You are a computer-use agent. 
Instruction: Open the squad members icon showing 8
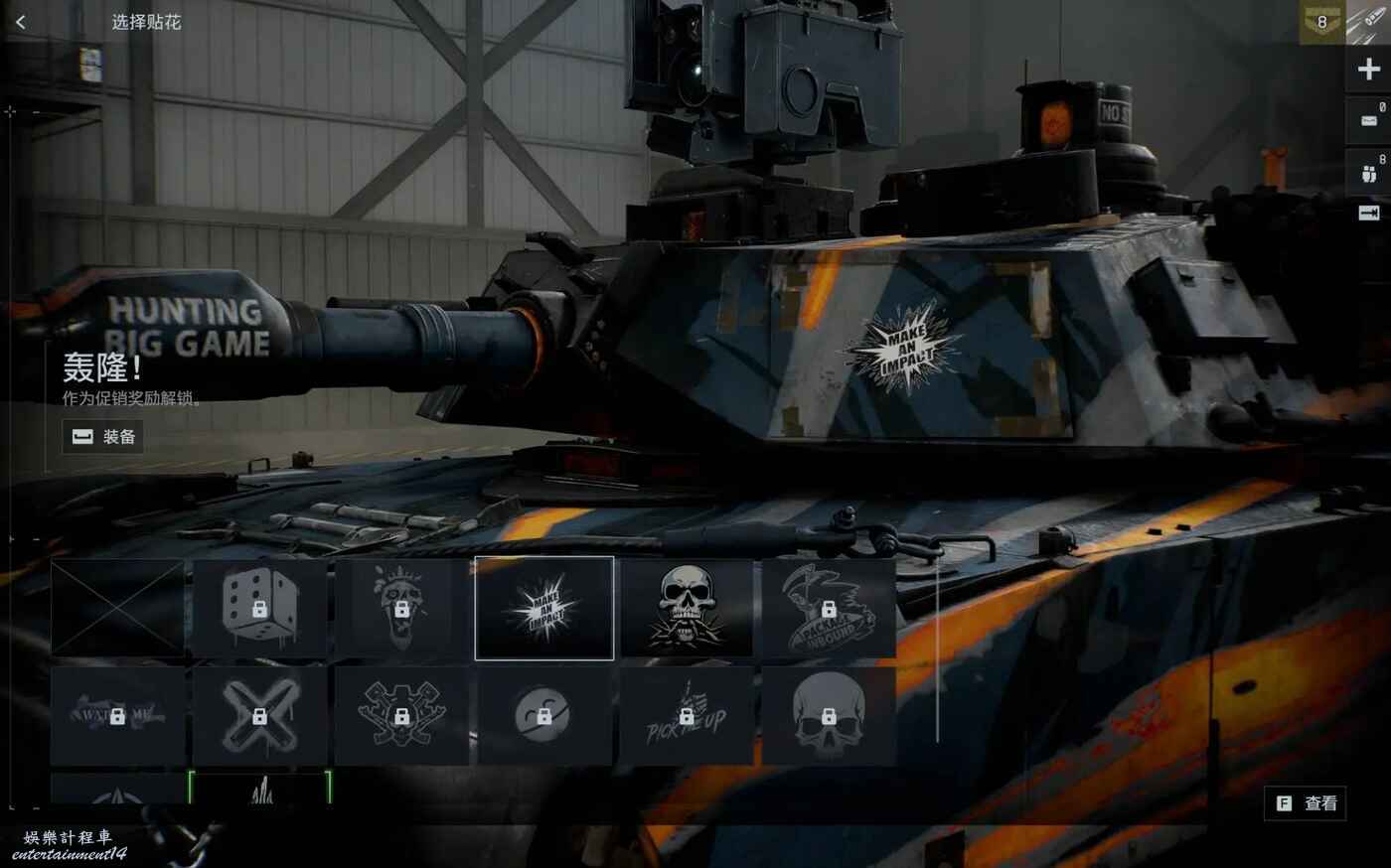(x=1368, y=171)
